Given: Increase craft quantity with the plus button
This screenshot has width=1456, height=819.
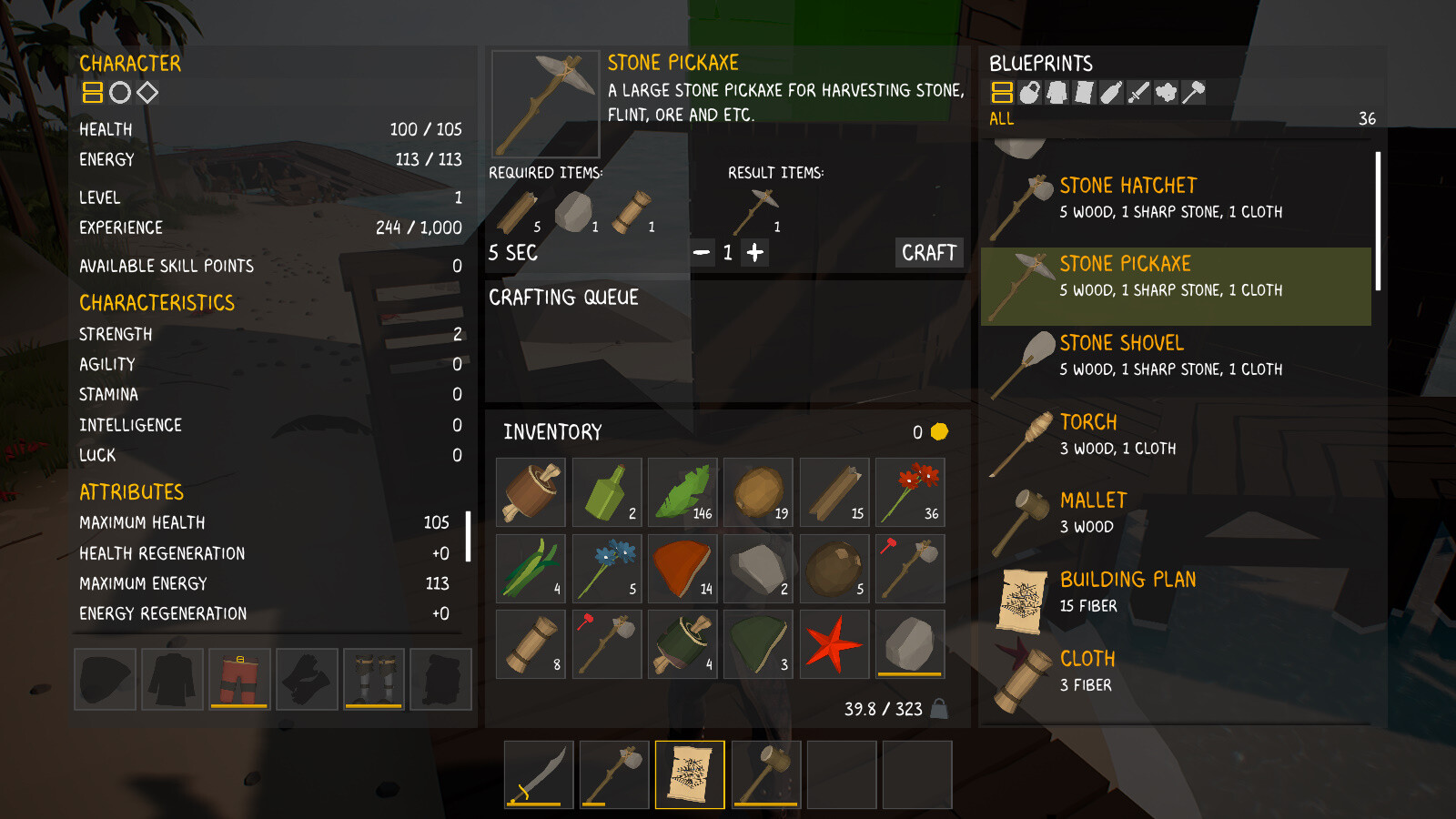Looking at the screenshot, I should [x=755, y=253].
